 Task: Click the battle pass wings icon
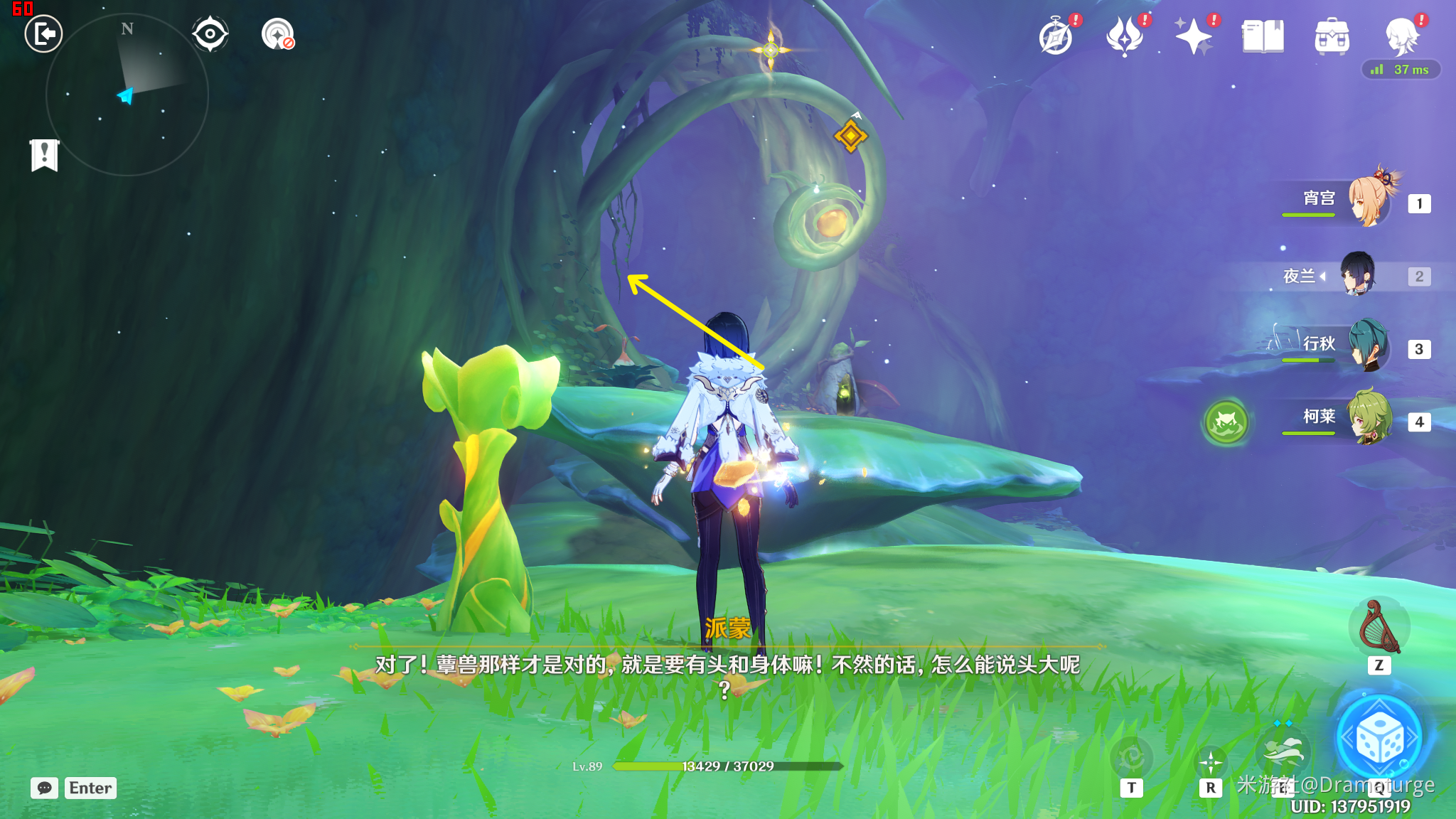click(x=1125, y=37)
